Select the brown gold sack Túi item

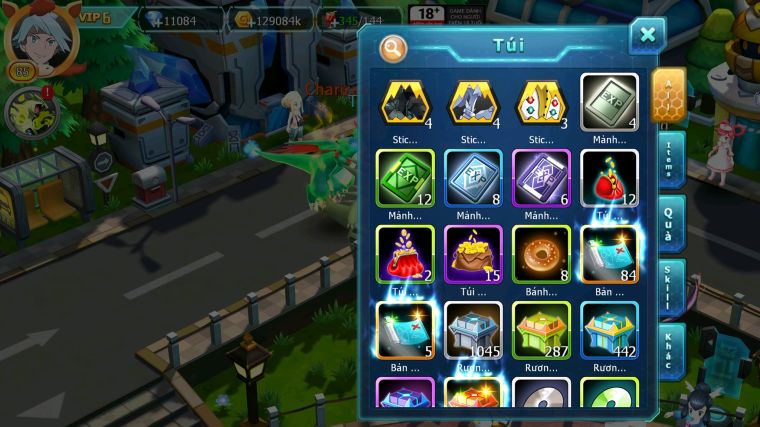coord(473,255)
